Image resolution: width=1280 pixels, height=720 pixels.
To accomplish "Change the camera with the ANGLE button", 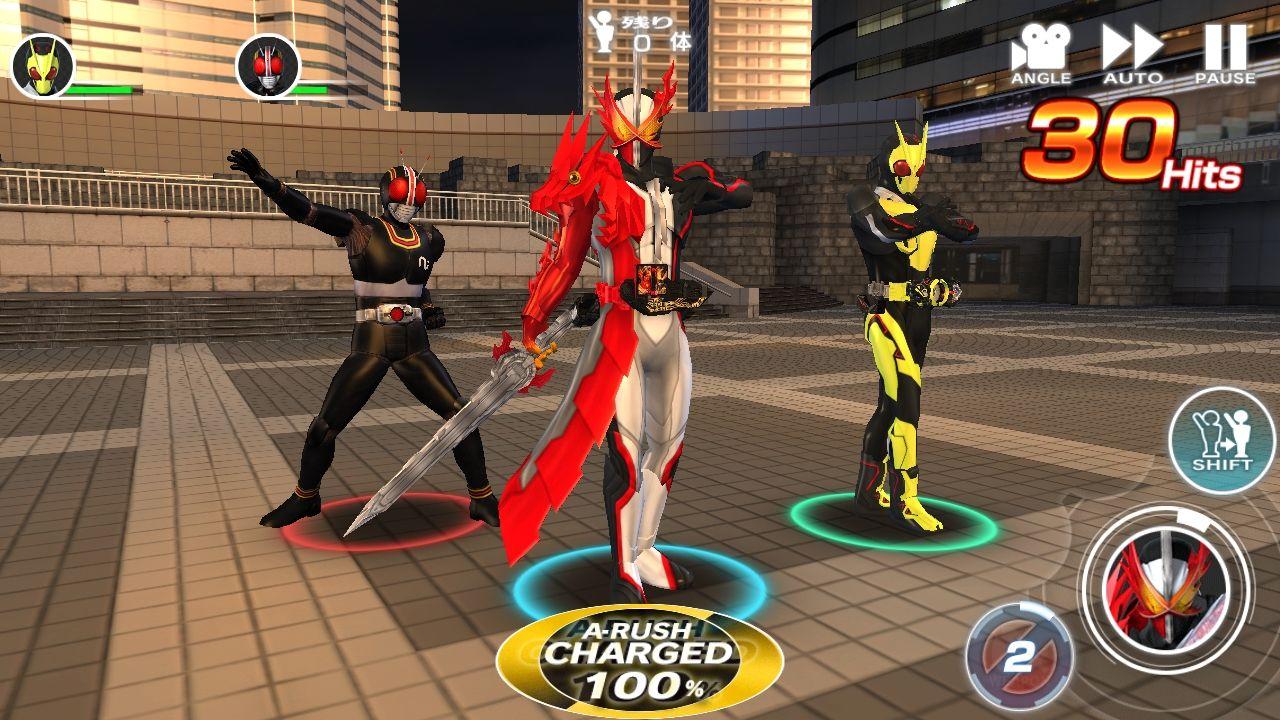I will [x=1041, y=53].
